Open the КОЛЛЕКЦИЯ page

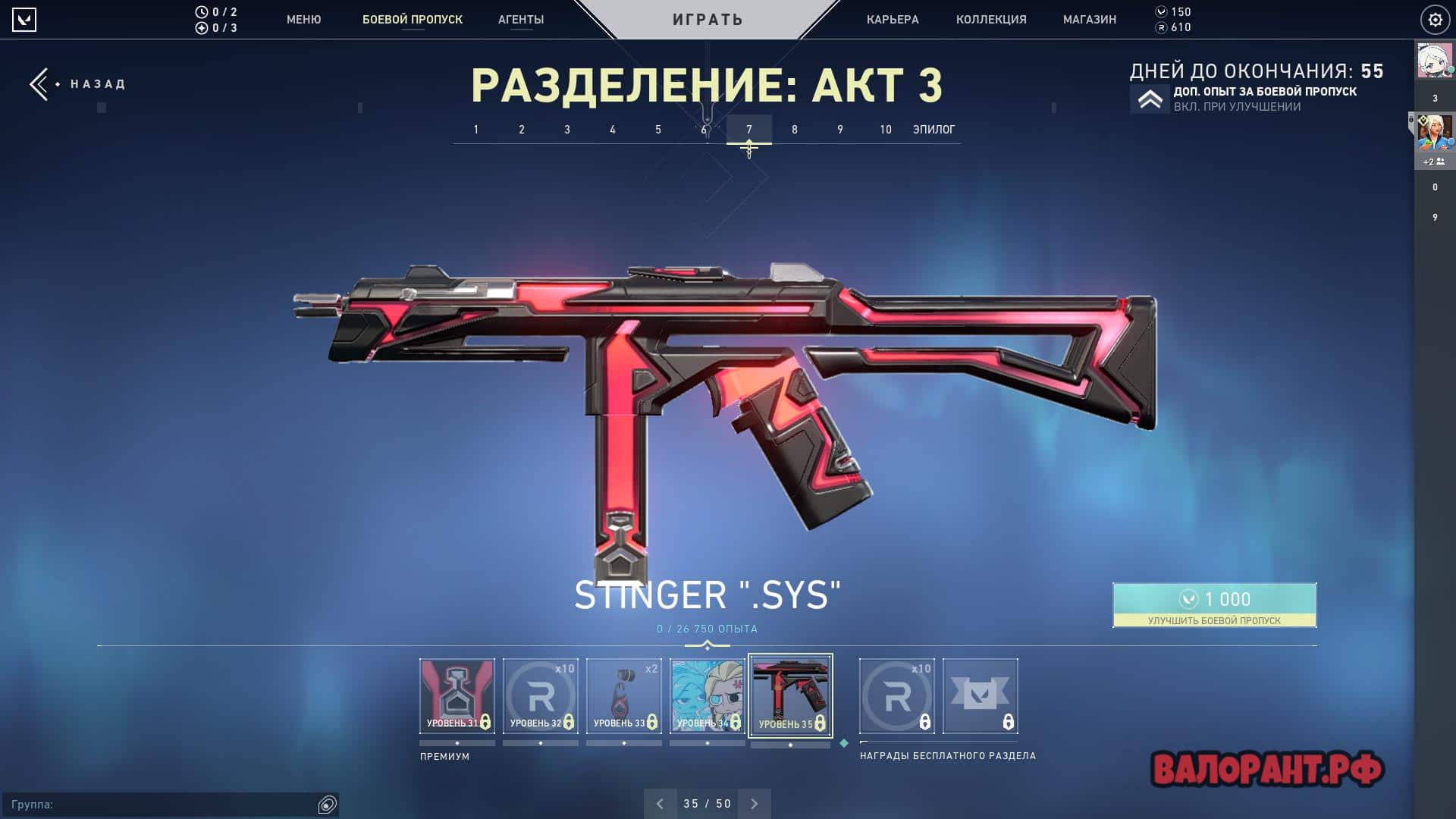[991, 20]
